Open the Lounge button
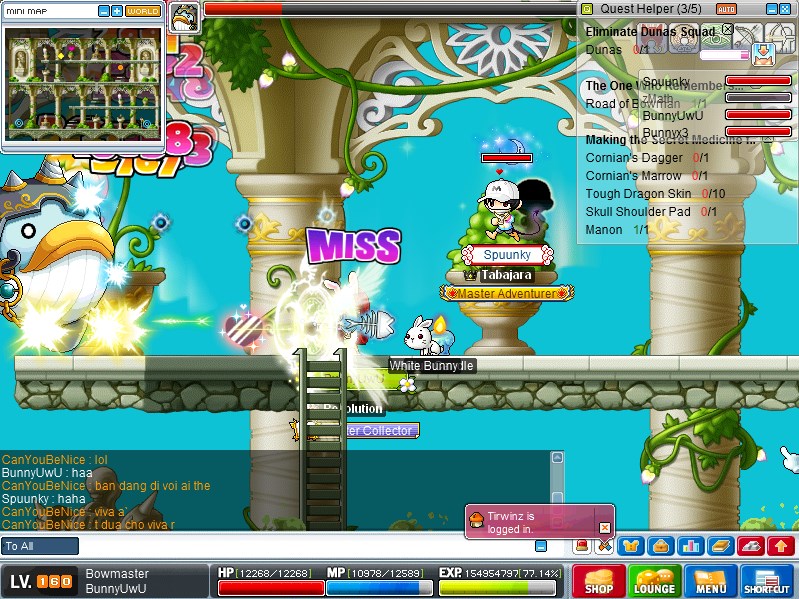This screenshot has width=799, height=599. tap(655, 581)
